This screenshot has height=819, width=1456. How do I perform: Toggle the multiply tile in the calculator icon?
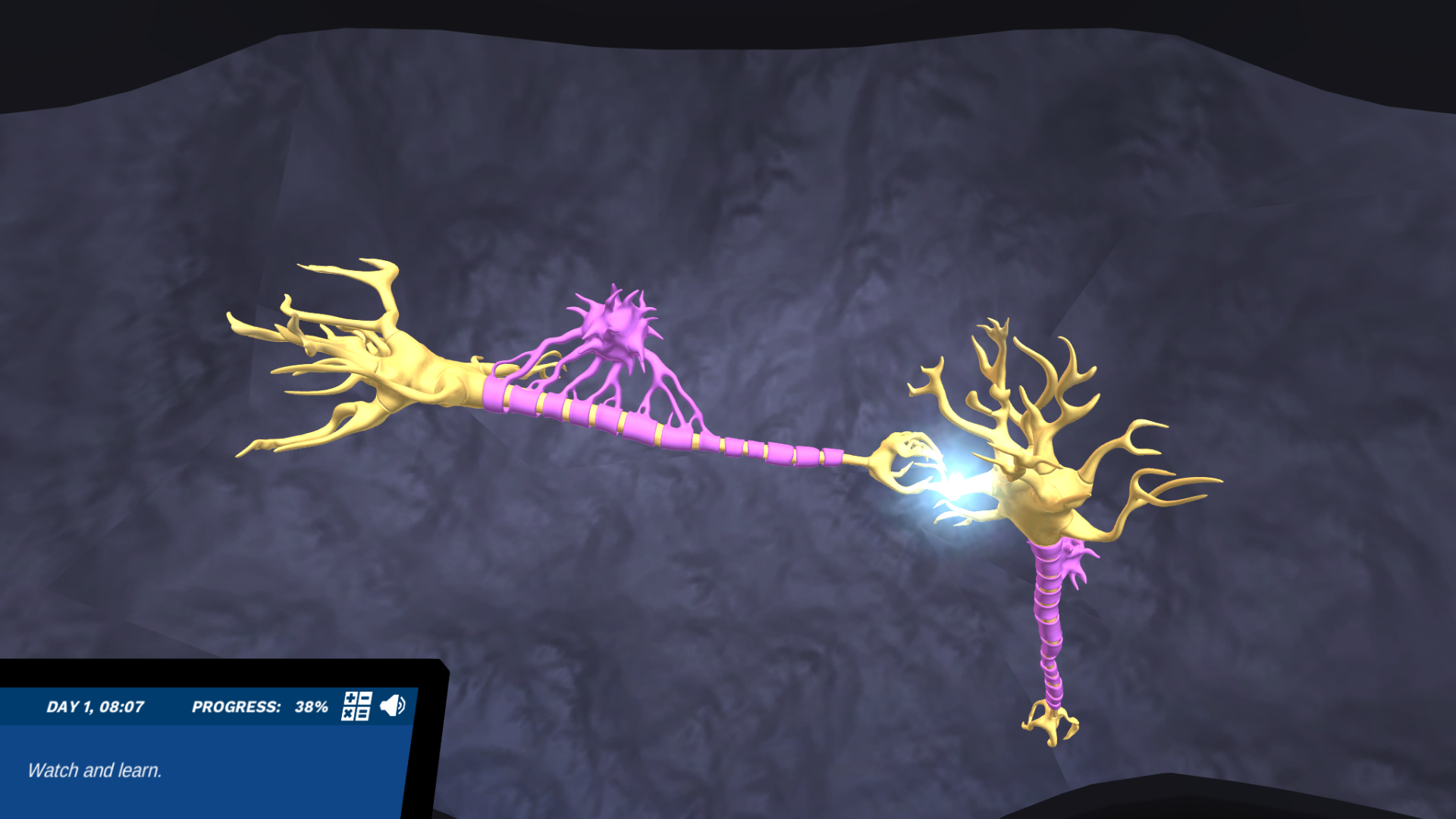point(348,714)
